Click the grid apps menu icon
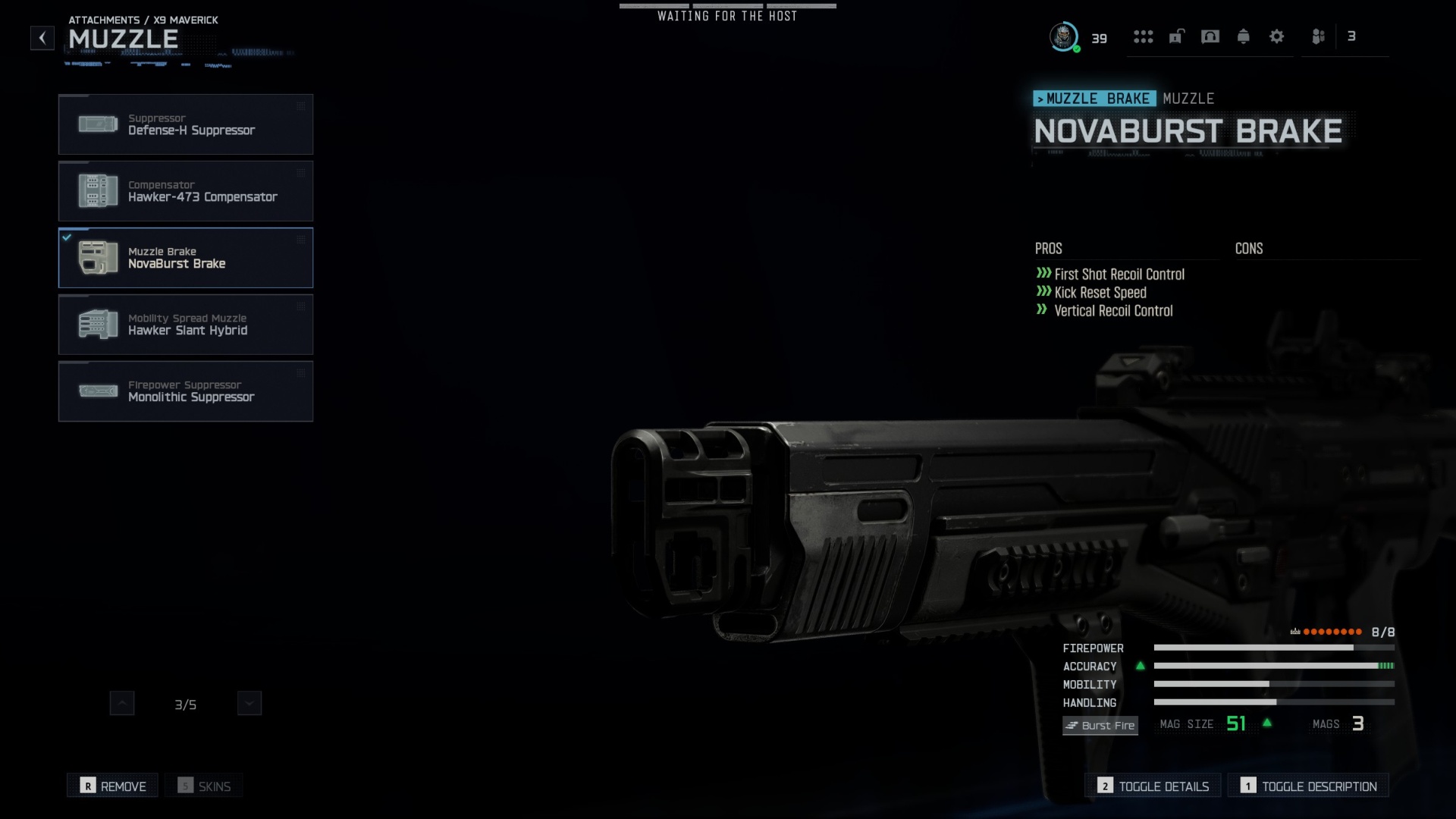The width and height of the screenshot is (1456, 819). (x=1144, y=36)
